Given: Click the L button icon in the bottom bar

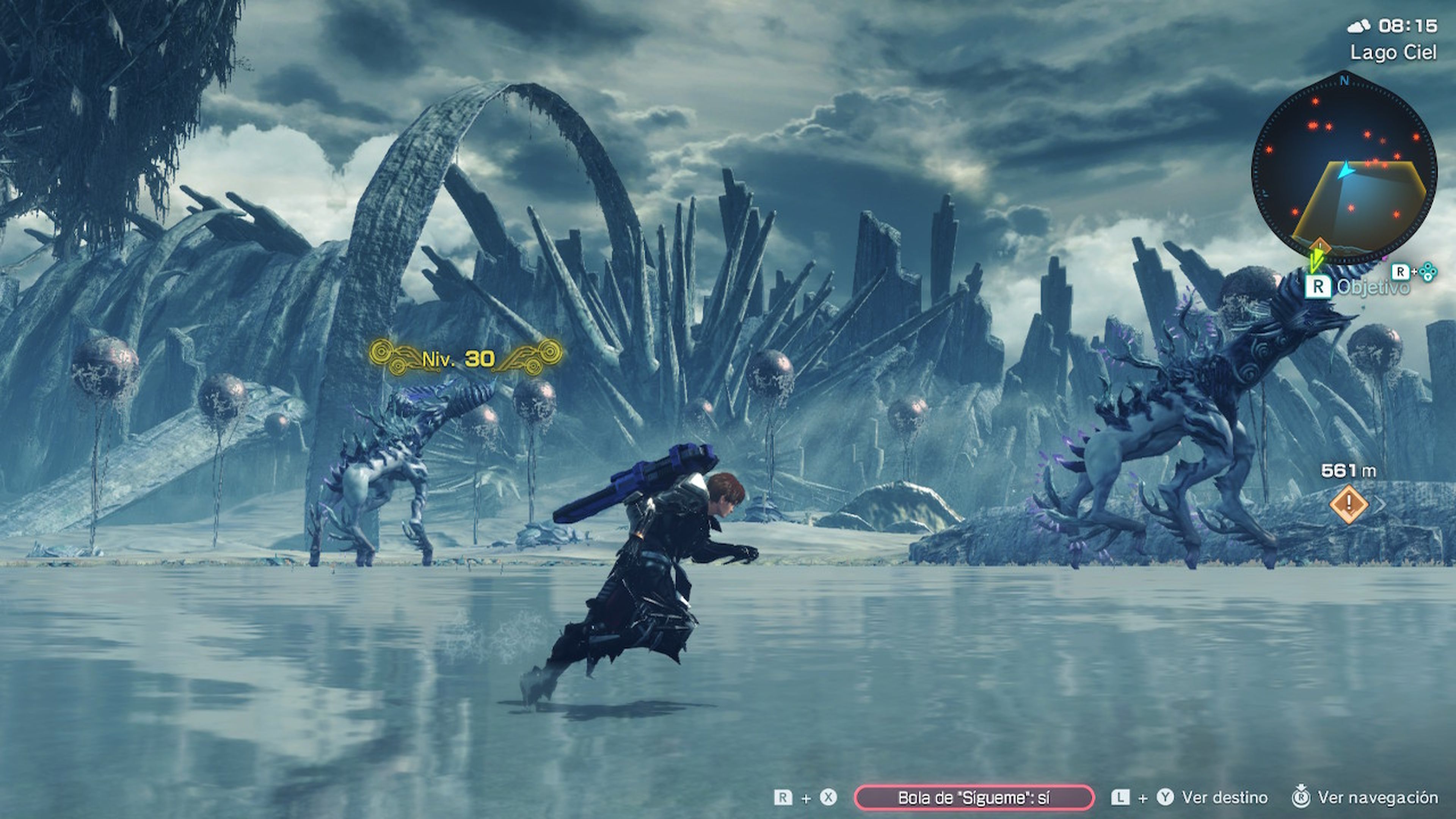Looking at the screenshot, I should point(1120,797).
